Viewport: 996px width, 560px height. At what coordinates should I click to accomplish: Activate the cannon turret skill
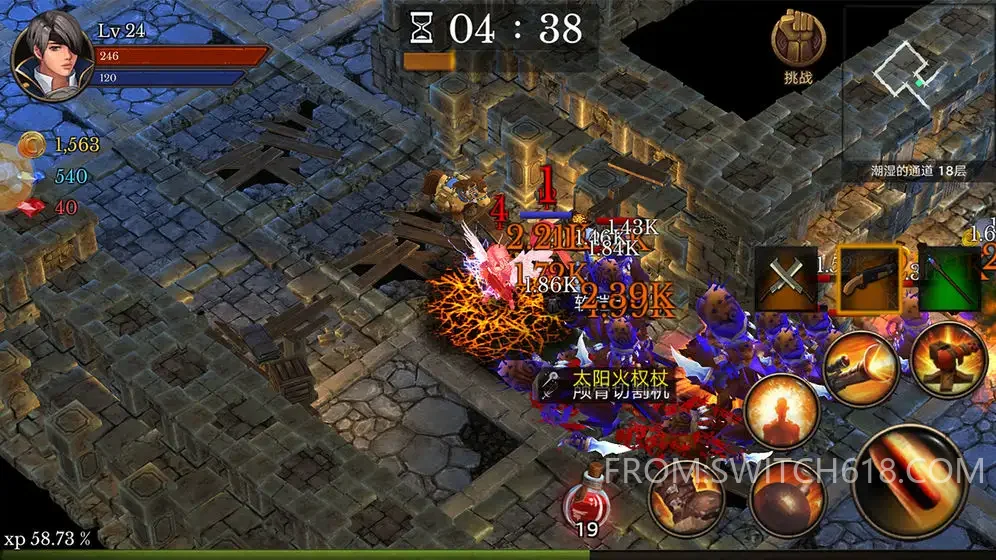947,357
